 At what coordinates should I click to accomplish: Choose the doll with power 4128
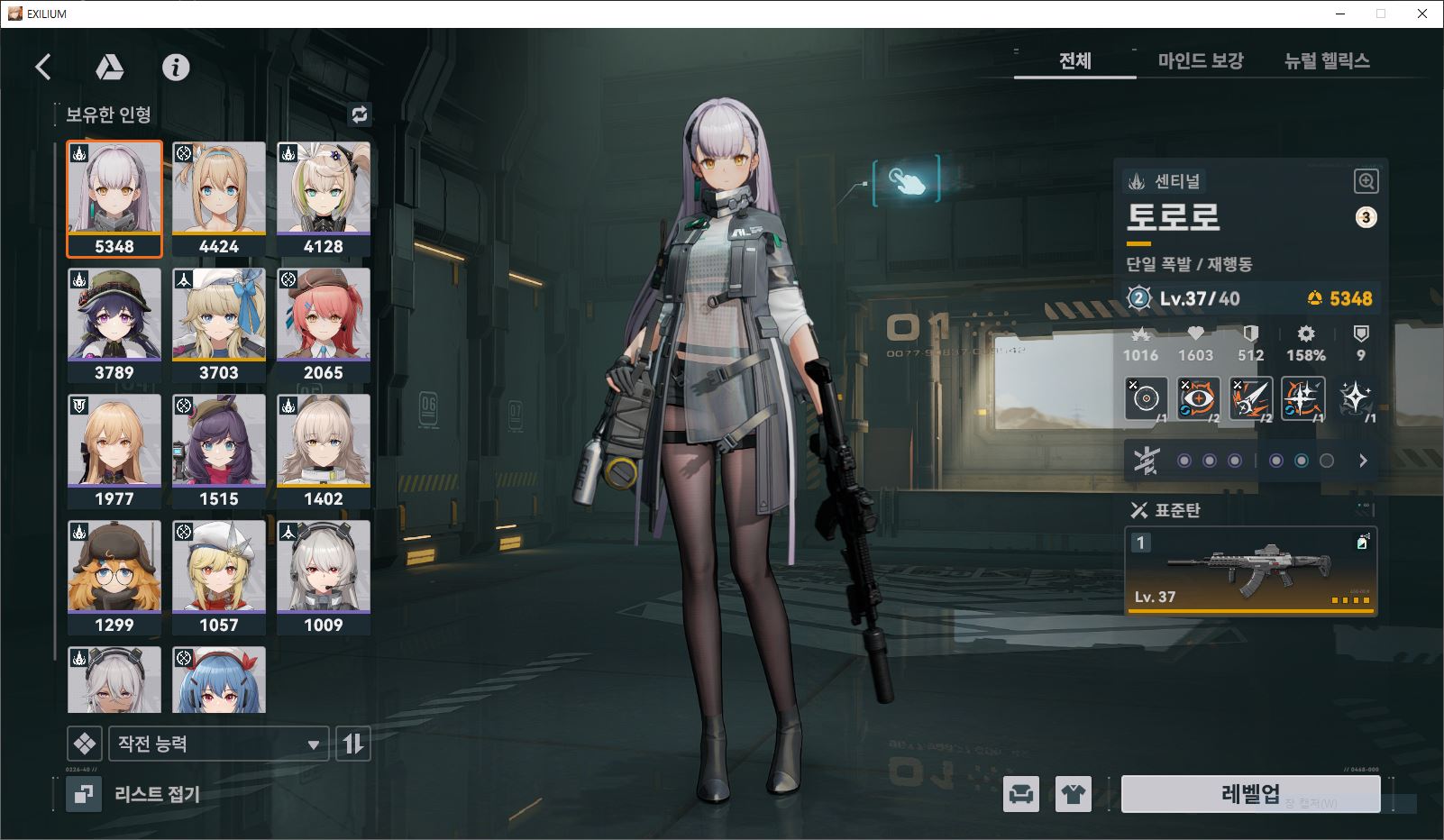tap(324, 198)
